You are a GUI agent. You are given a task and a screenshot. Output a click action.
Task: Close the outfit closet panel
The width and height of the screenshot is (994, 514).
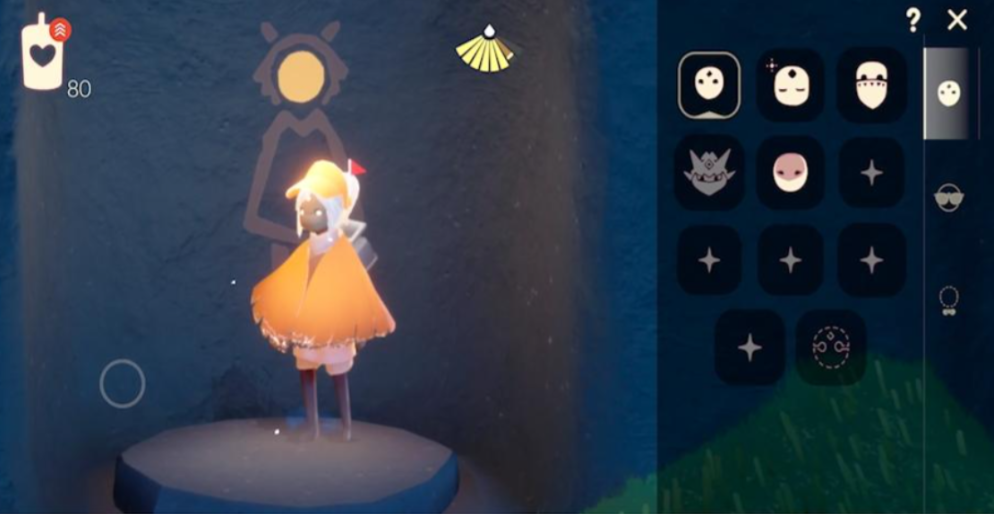(x=957, y=19)
